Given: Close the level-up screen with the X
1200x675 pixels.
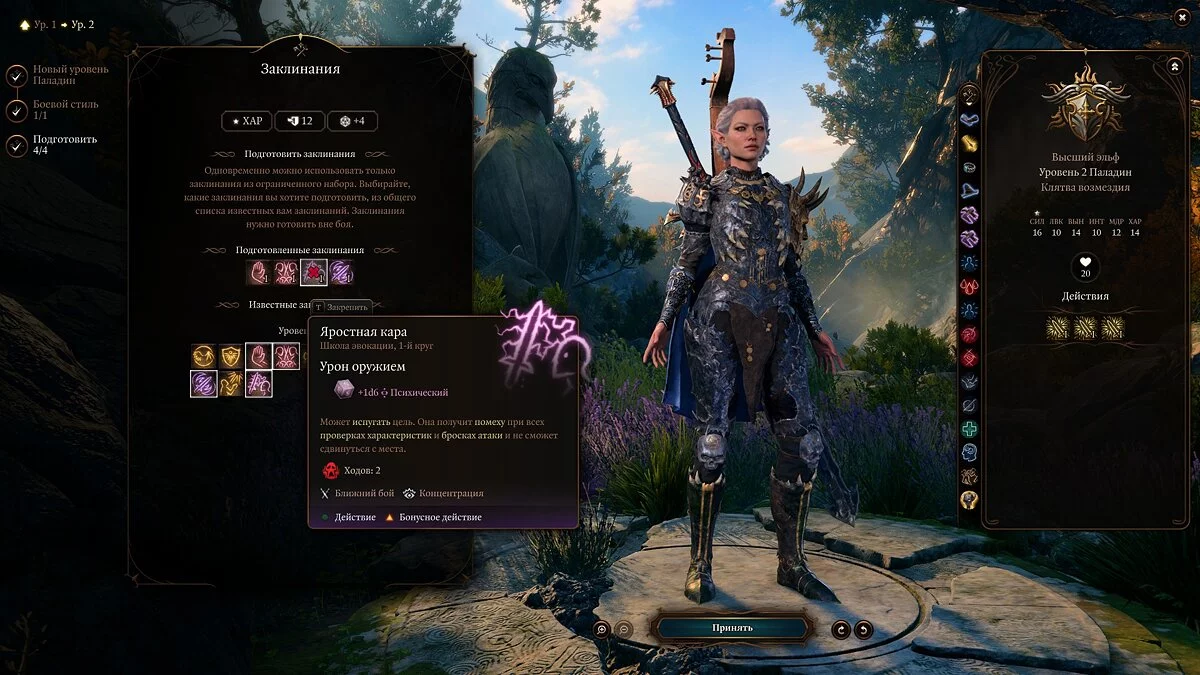Looking at the screenshot, I should 1182,17.
